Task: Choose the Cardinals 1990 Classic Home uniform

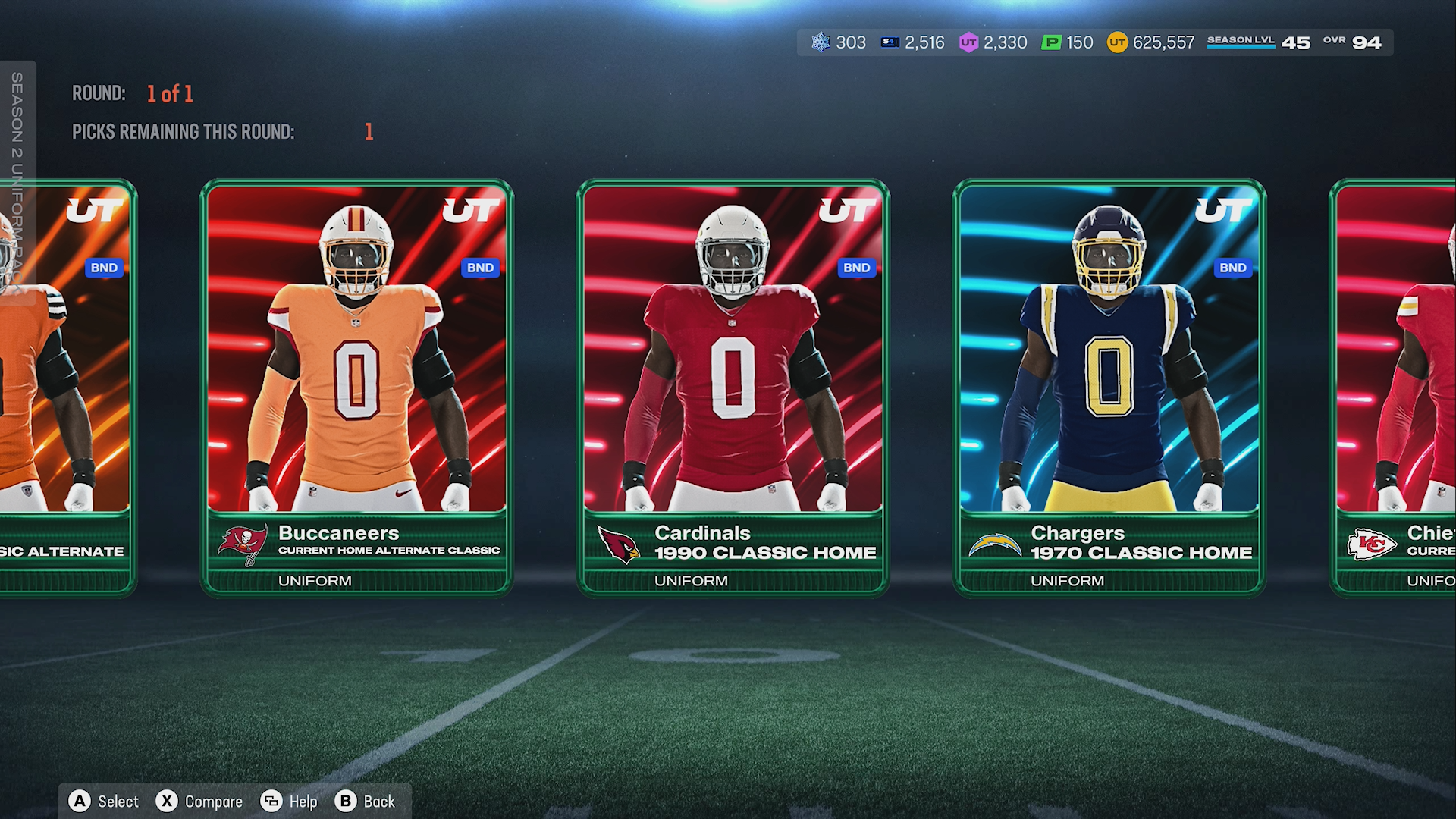Action: pos(733,387)
